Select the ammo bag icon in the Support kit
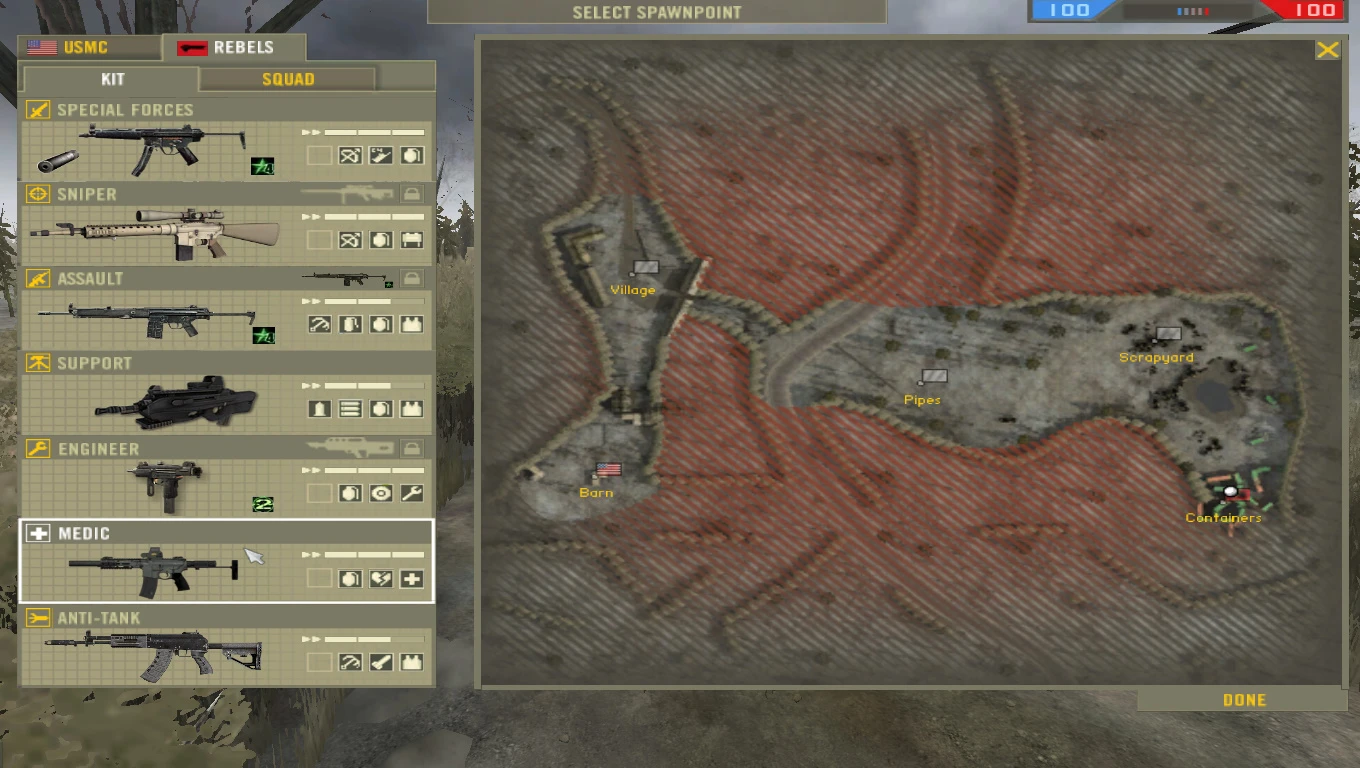1360x768 pixels. click(351, 408)
